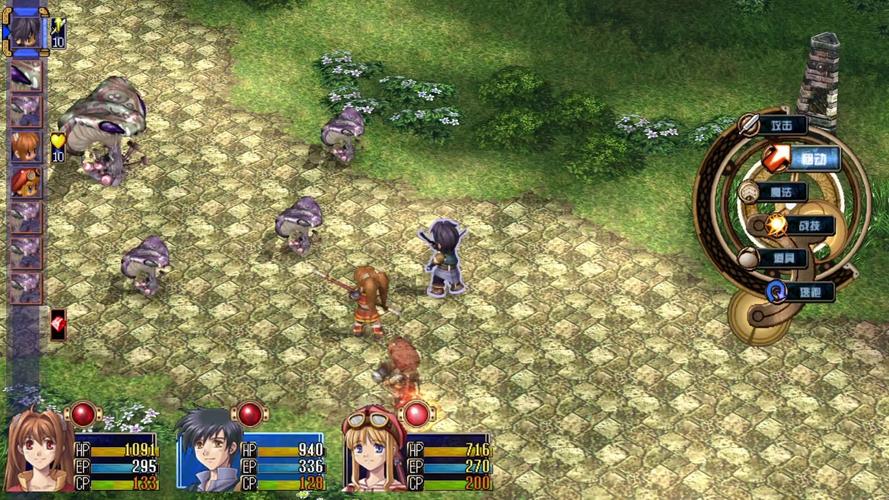Choose the 移动 (Move) command
Screen dimensions: 889x500
[x=803, y=158]
